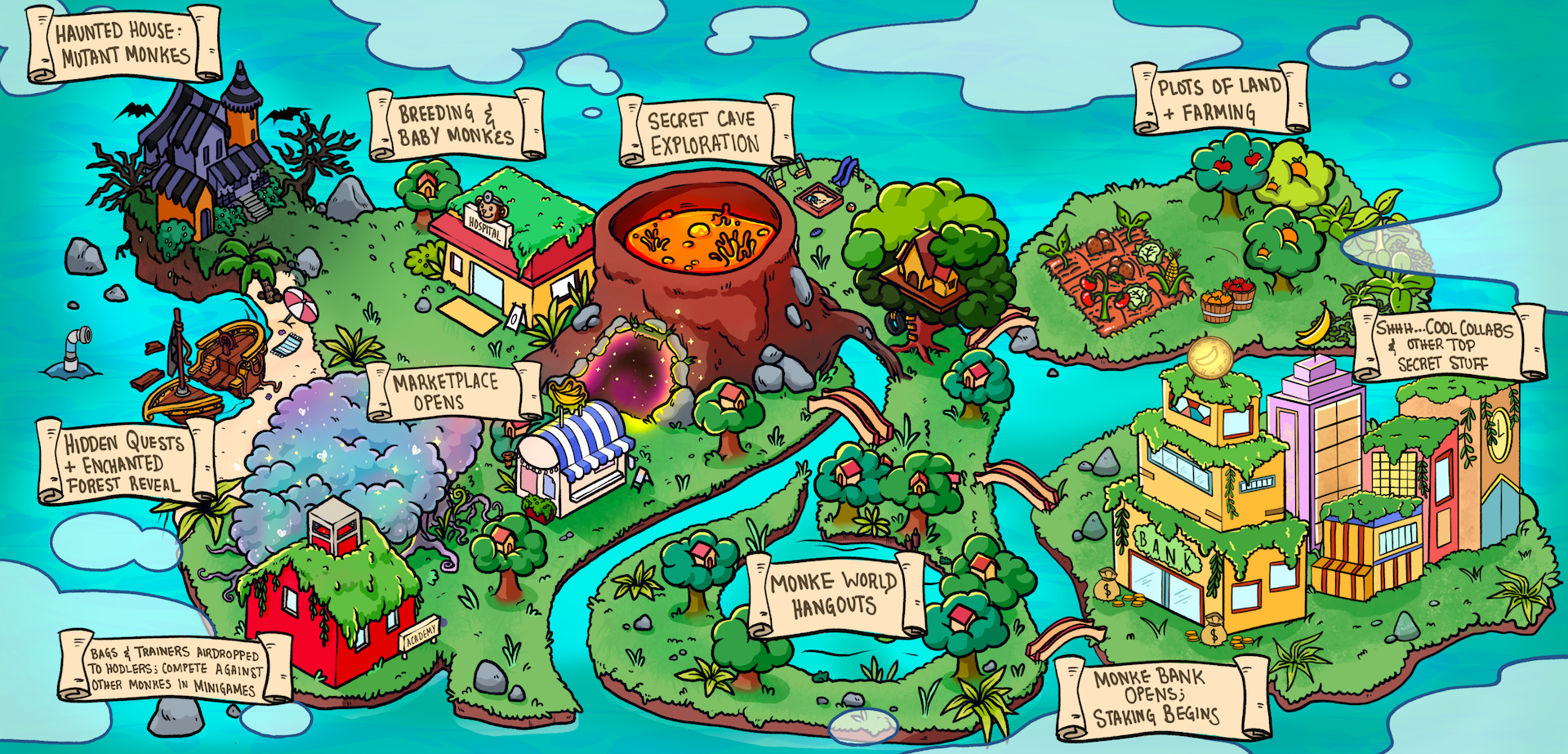Open the Marketplace Opens scroll
This screenshot has width=1568, height=754.
pyautogui.click(x=446, y=391)
